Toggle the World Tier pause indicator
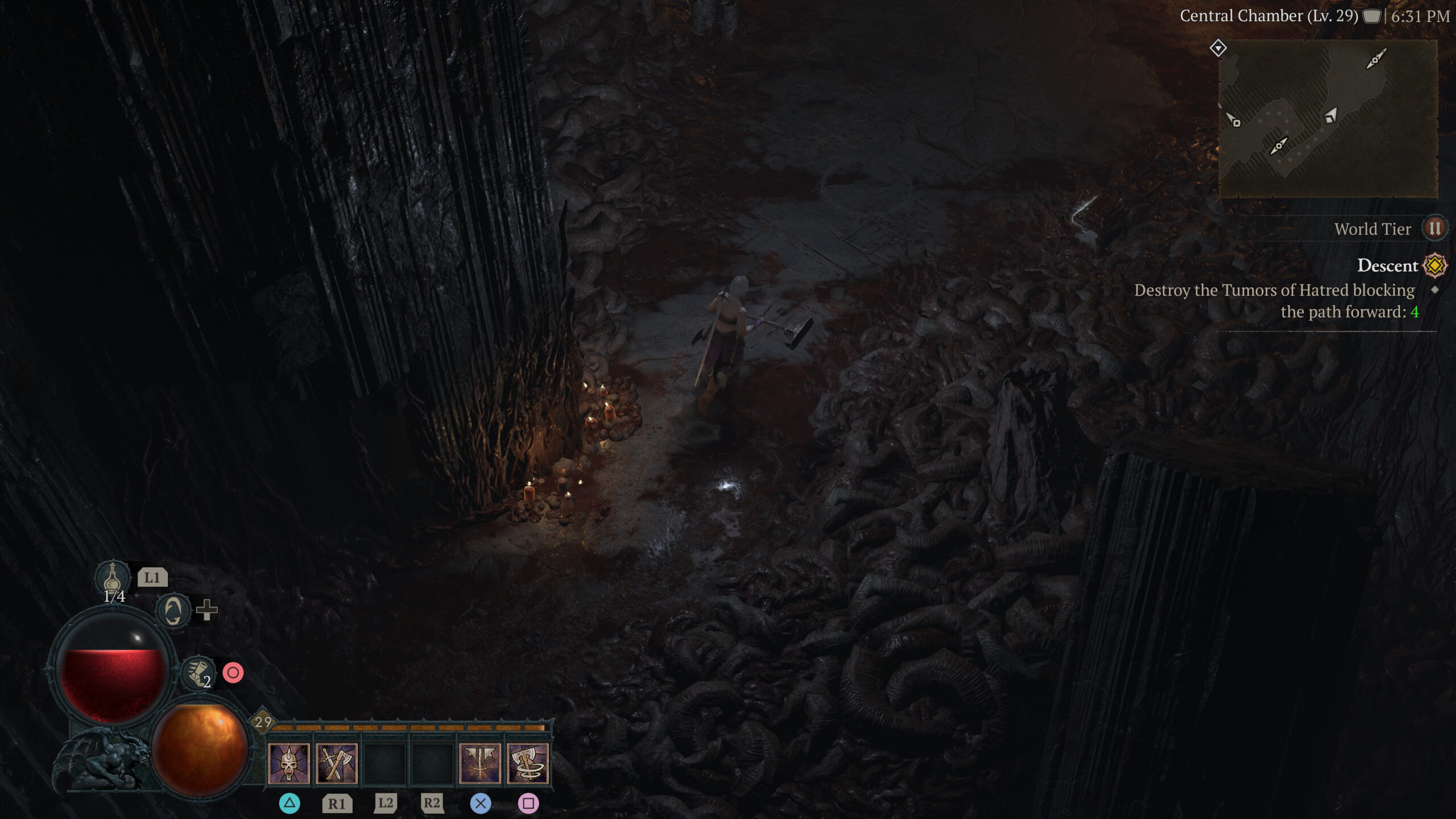Screen dimensions: 1456x819 click(1435, 229)
